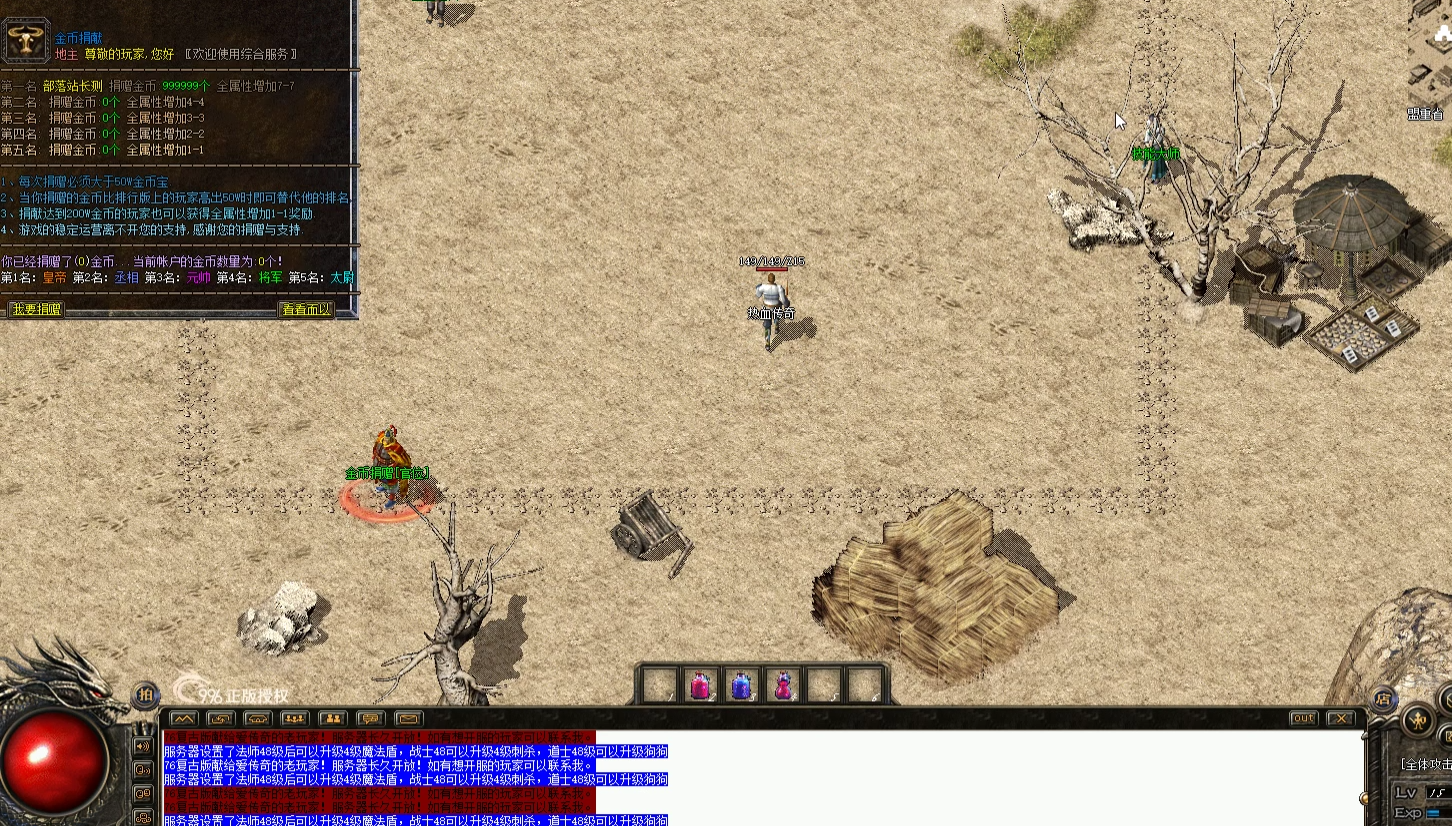Open the 元帅 third-rank title link
Screen dimensions: 1452x826
point(199,277)
